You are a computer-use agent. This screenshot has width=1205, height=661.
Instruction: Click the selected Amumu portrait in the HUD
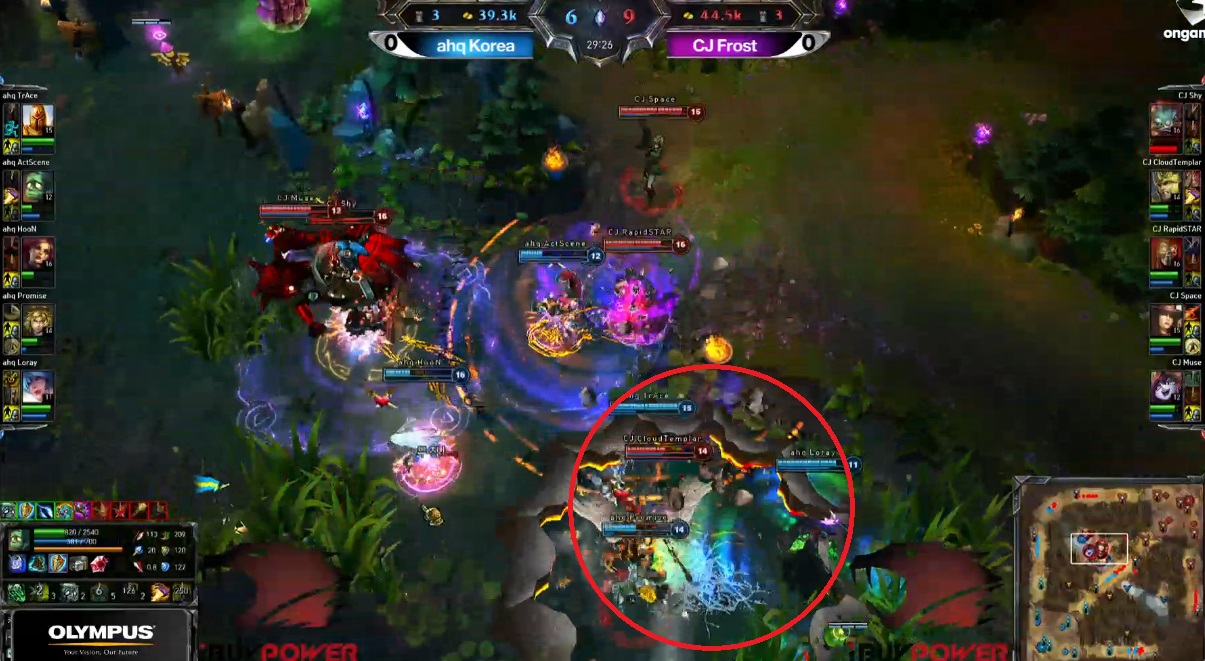(x=17, y=538)
